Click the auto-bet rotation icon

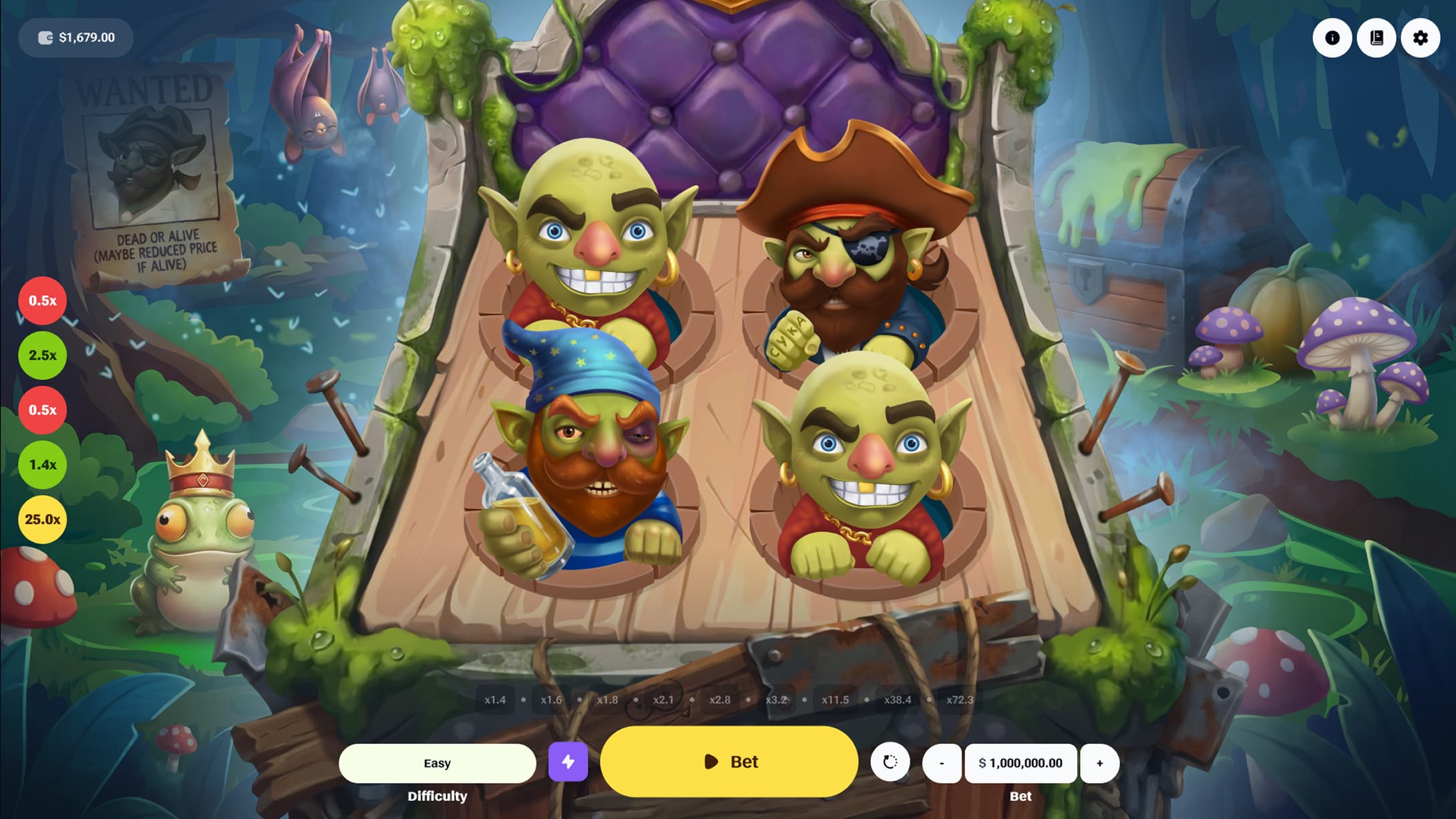click(x=892, y=762)
